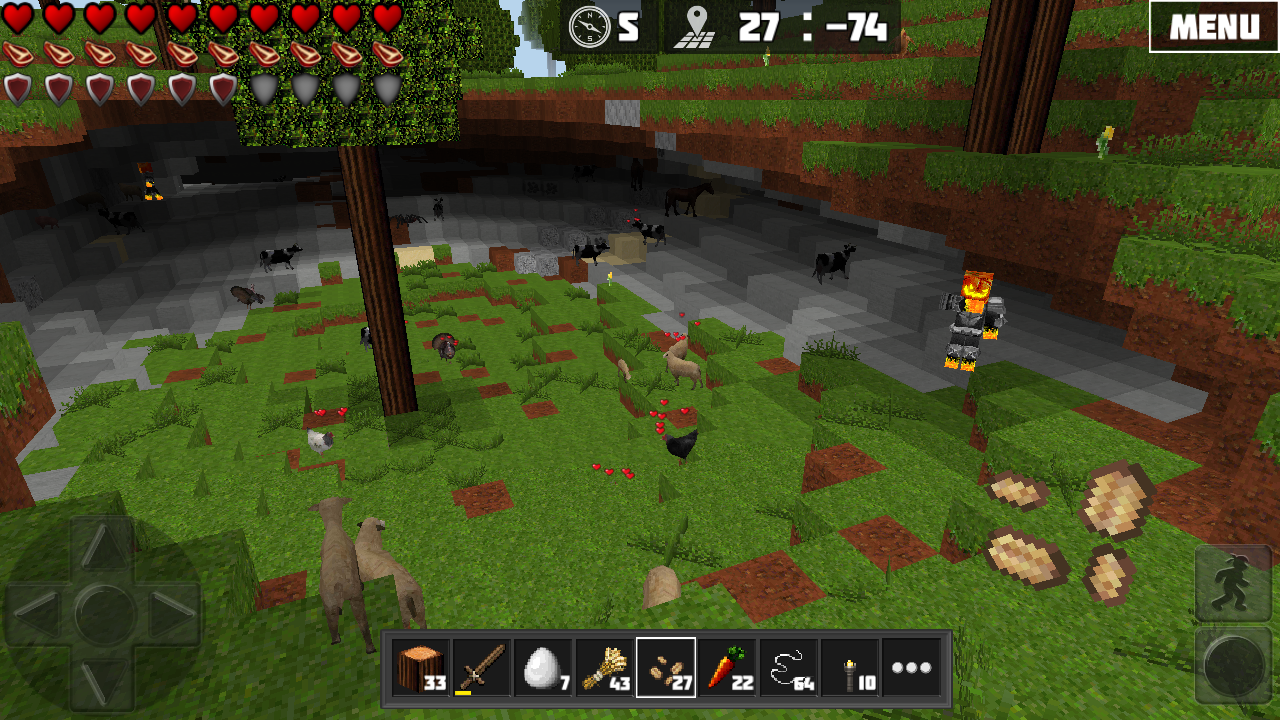
Task: Open full inventory via three-dots slot
Action: [911, 667]
